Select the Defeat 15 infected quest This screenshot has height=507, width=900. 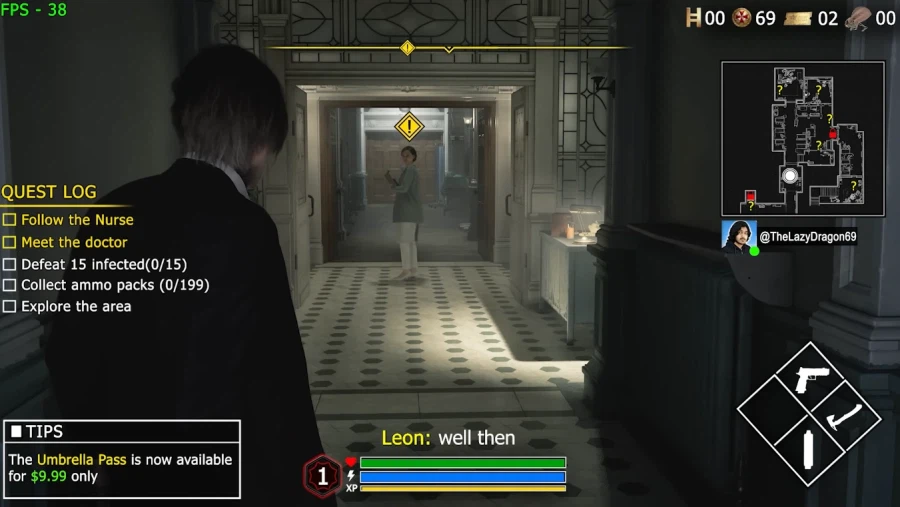(x=104, y=264)
